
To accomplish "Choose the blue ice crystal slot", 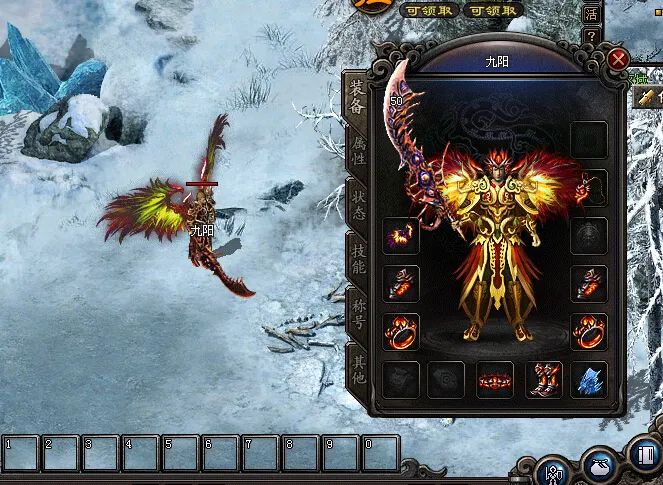I will (x=590, y=380).
